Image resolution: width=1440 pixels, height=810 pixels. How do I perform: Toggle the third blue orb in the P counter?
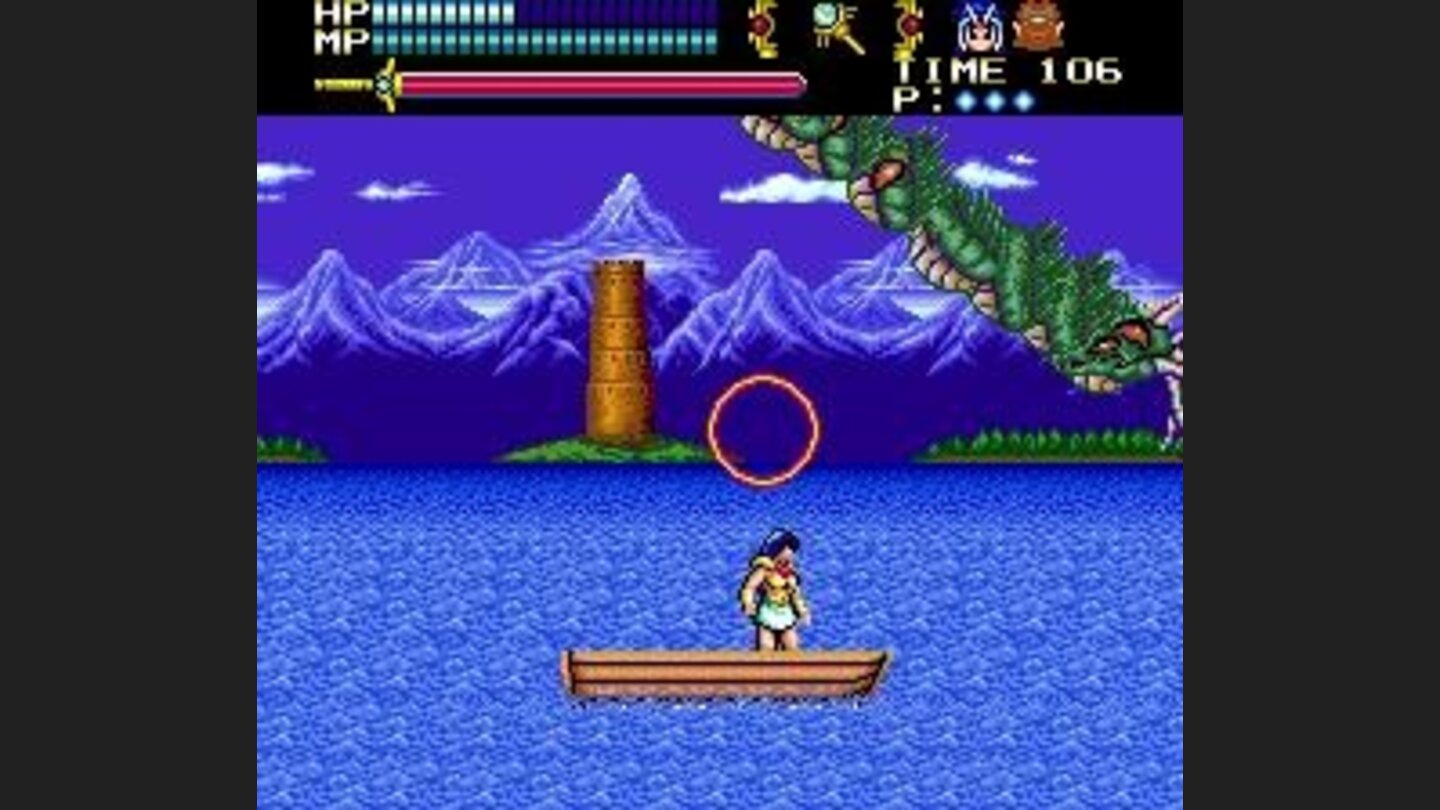[1022, 98]
